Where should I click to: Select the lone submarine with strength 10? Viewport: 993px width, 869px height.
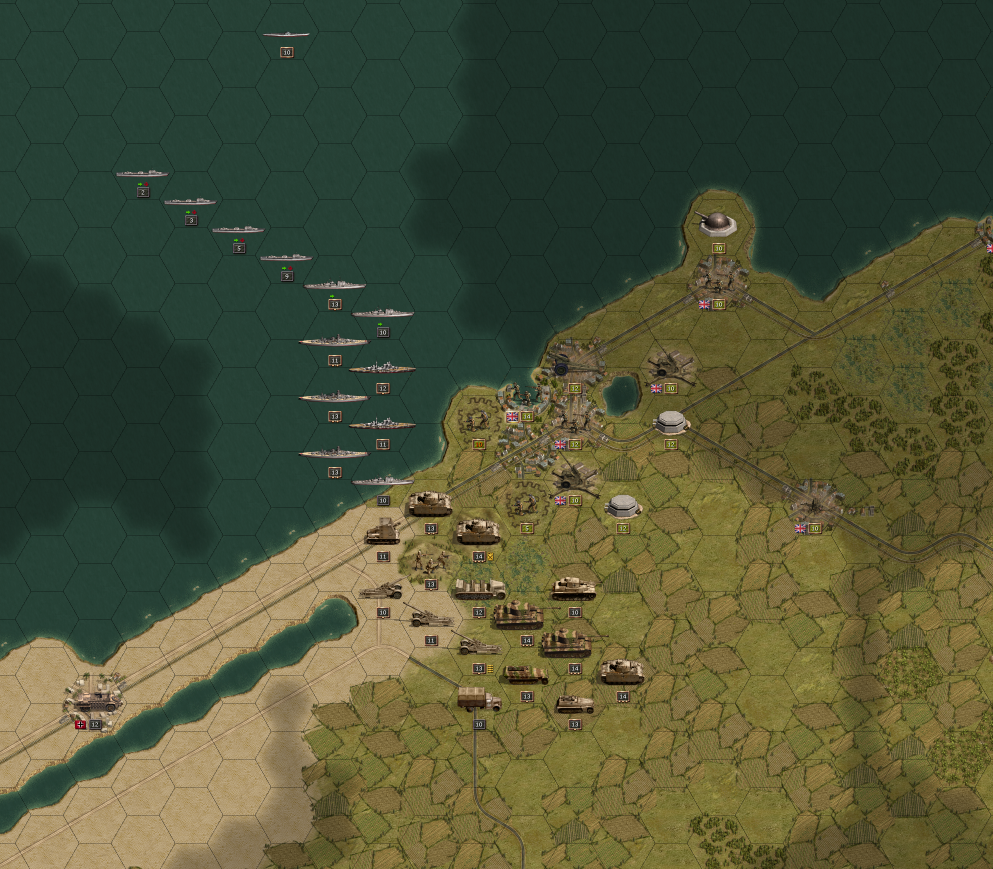point(286,36)
